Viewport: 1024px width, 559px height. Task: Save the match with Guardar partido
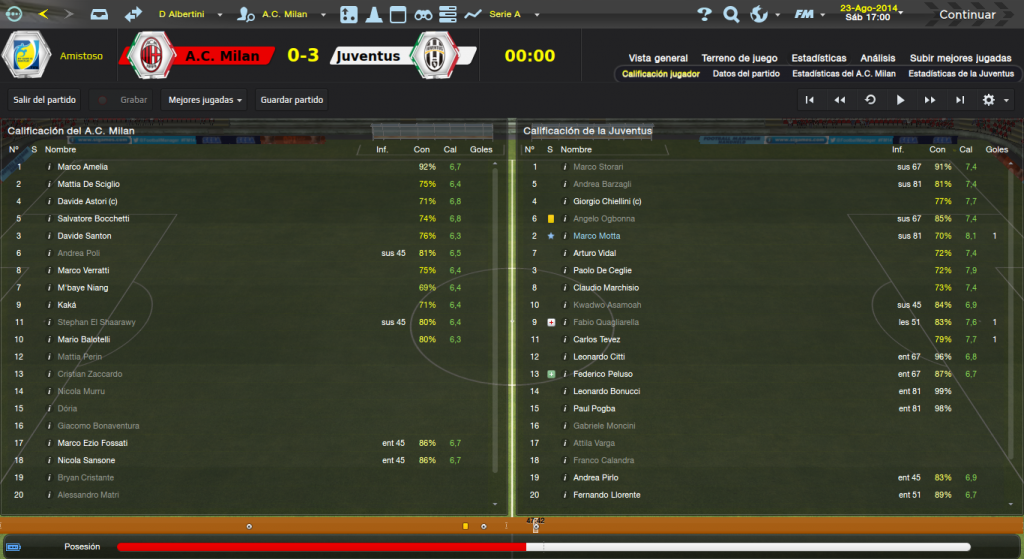(292, 100)
